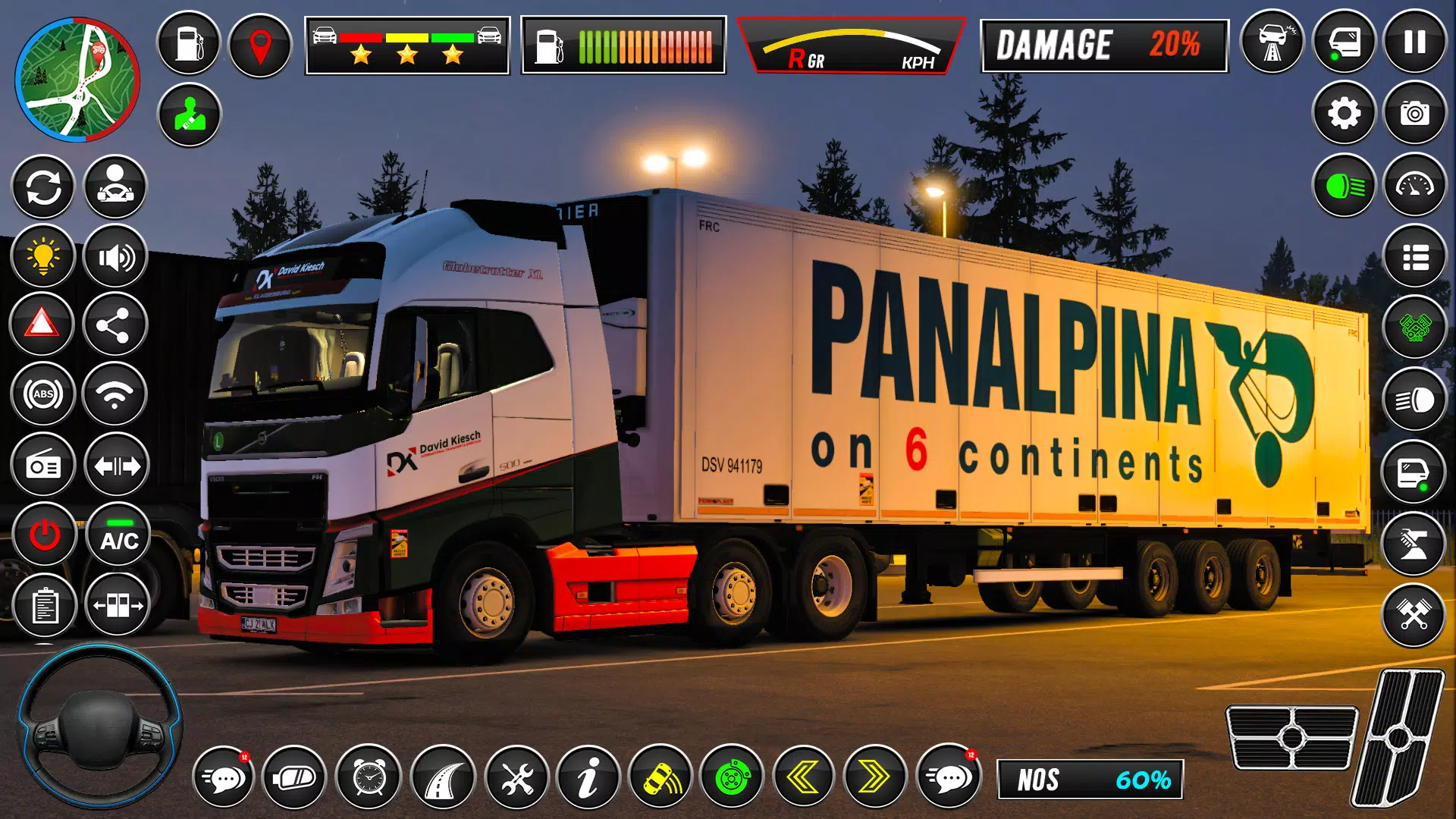The image size is (1456, 819).
Task: Open the radio player
Action: pyautogui.click(x=43, y=465)
